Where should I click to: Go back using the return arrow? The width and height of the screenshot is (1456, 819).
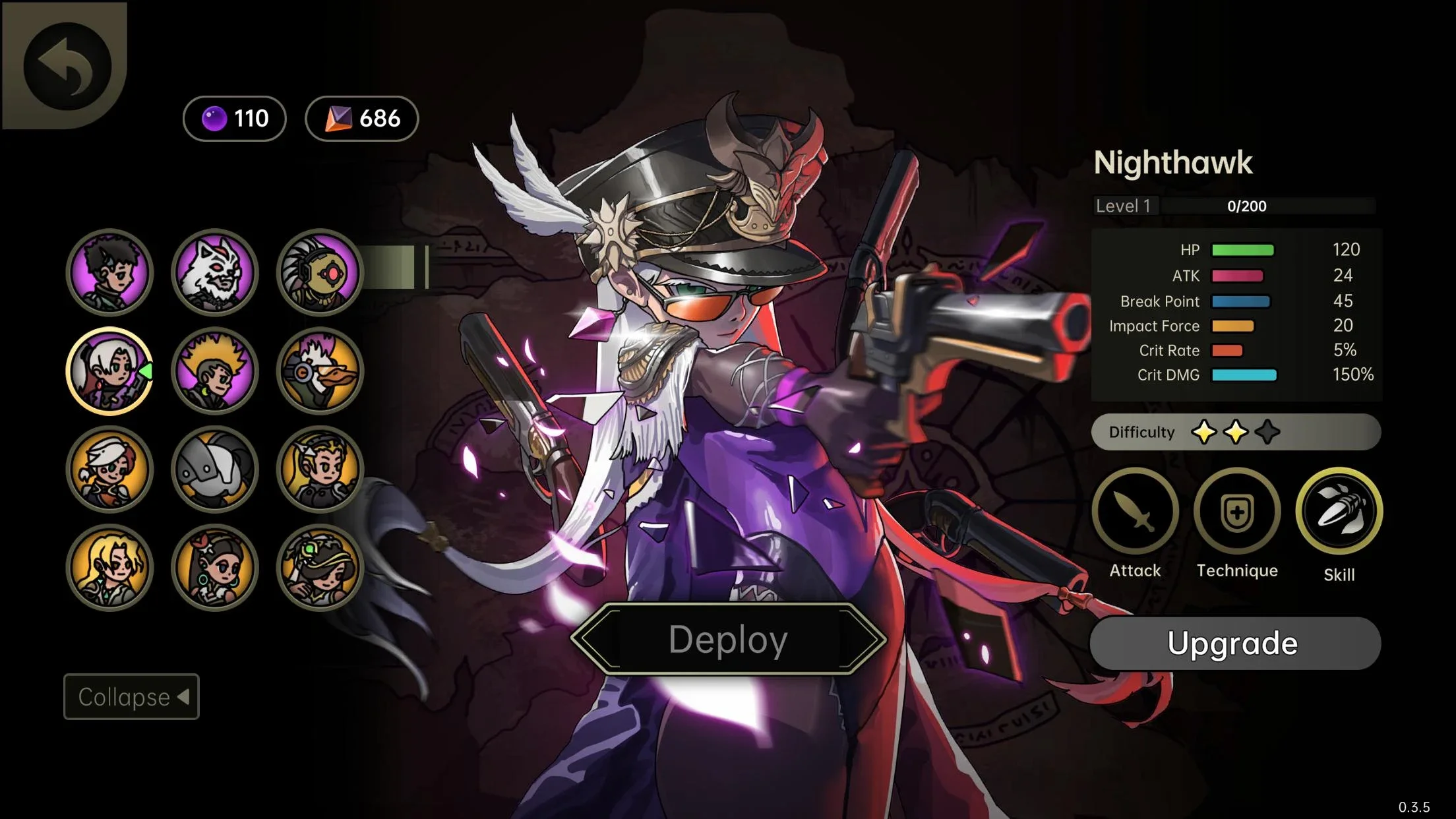pos(67,67)
